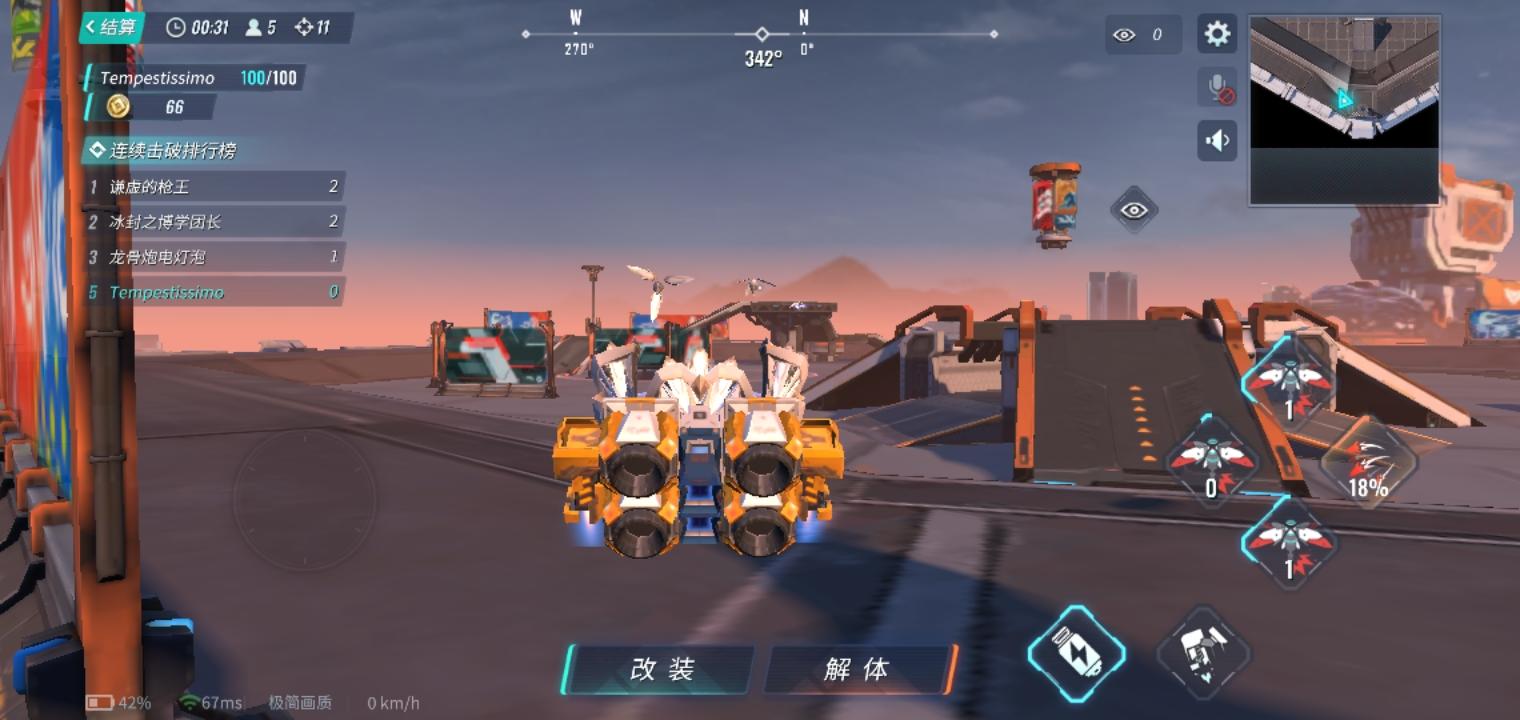
Task: Tap the 结算 settlement button
Action: coord(110,28)
